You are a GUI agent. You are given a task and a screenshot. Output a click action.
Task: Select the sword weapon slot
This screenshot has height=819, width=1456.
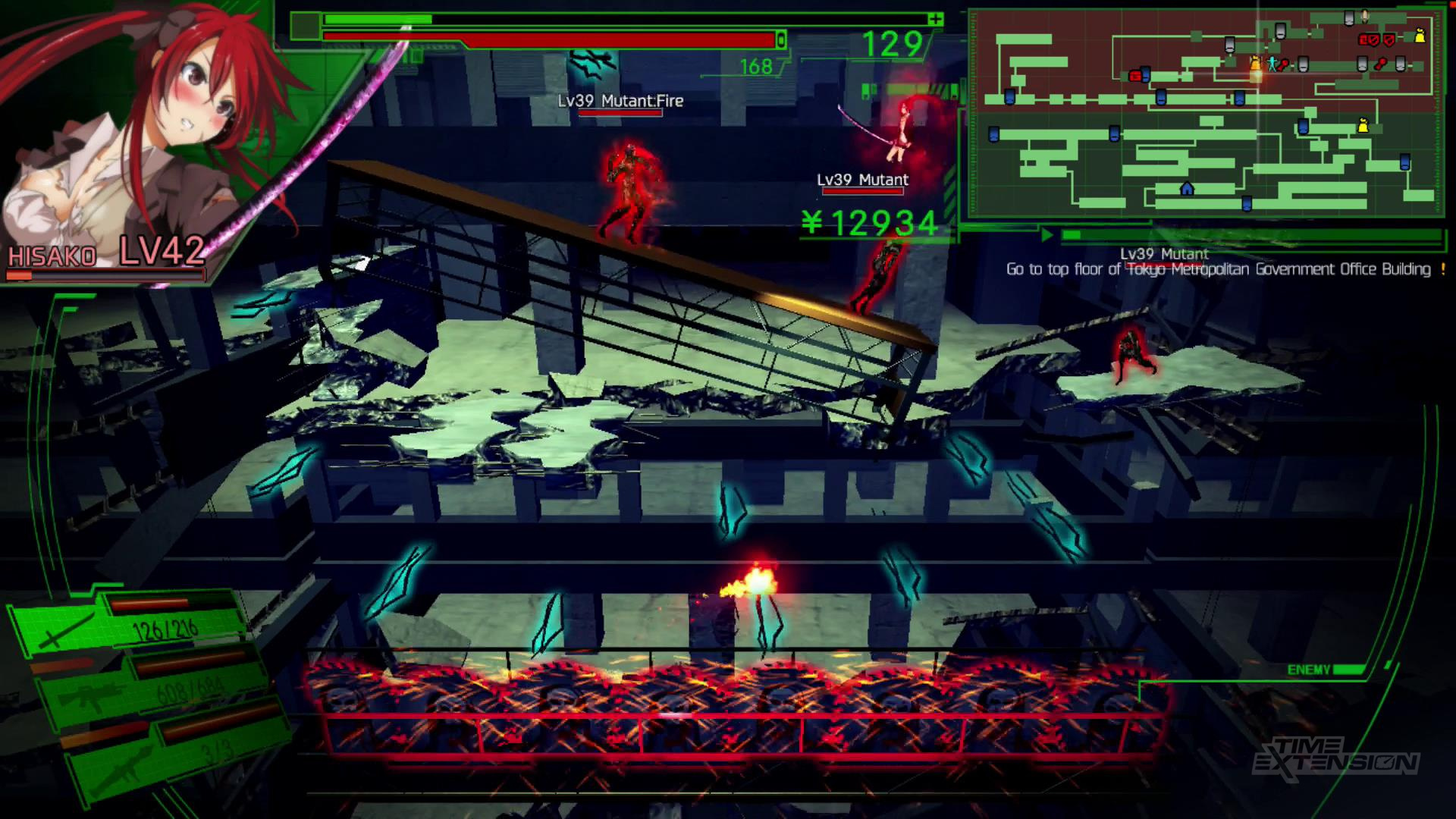pos(129,627)
